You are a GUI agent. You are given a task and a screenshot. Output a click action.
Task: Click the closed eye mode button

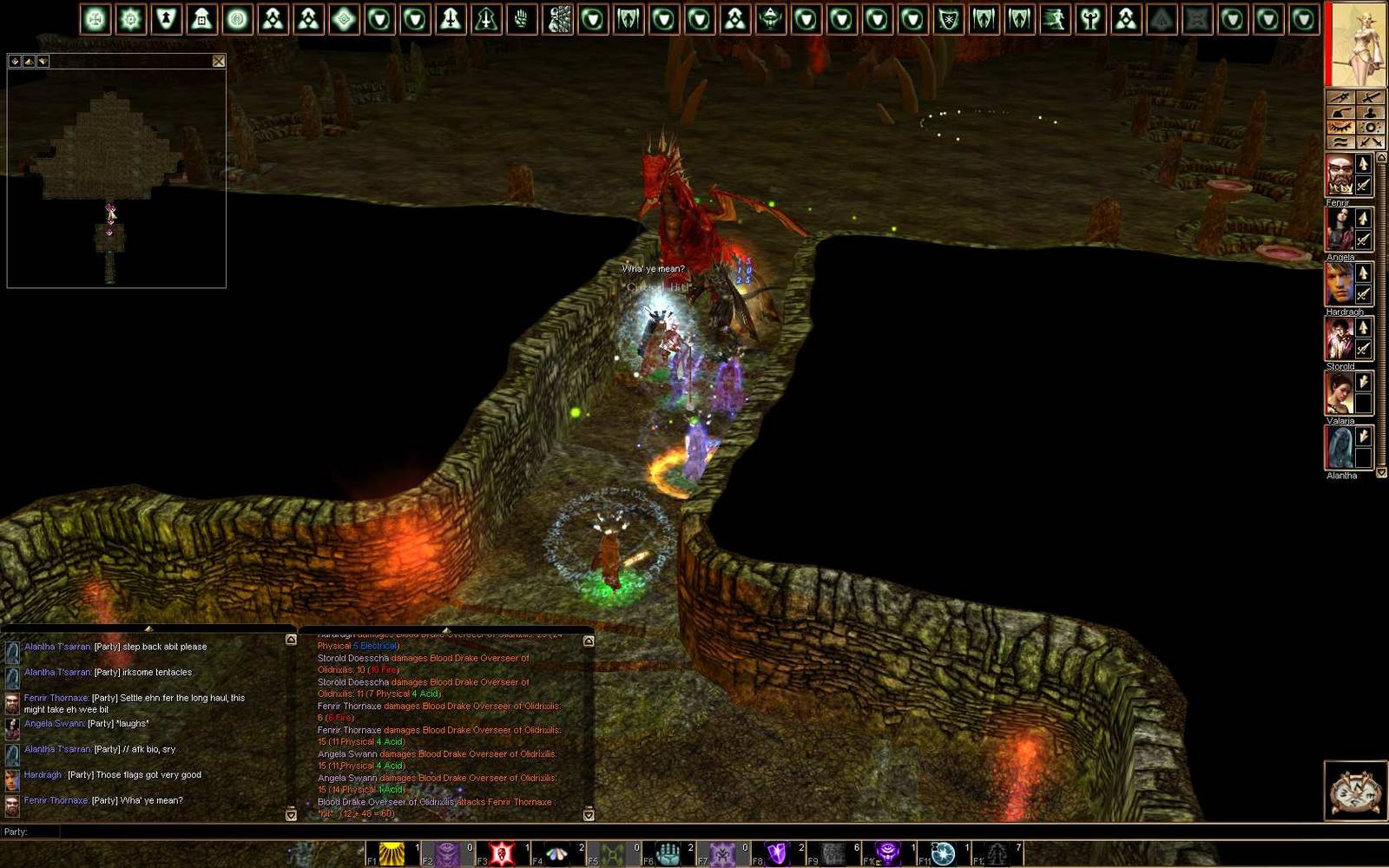pyautogui.click(x=1340, y=128)
